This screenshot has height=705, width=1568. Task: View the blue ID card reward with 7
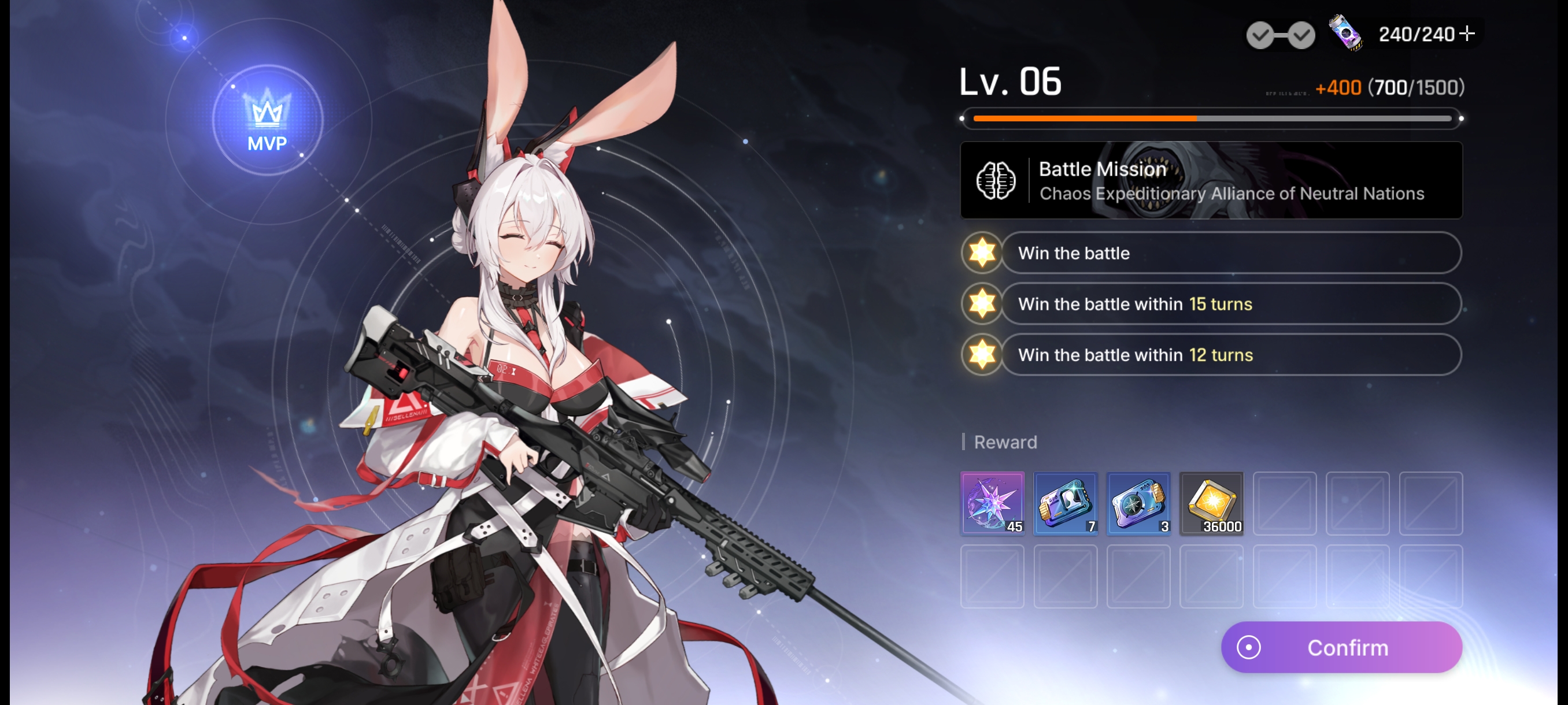[x=1065, y=503]
